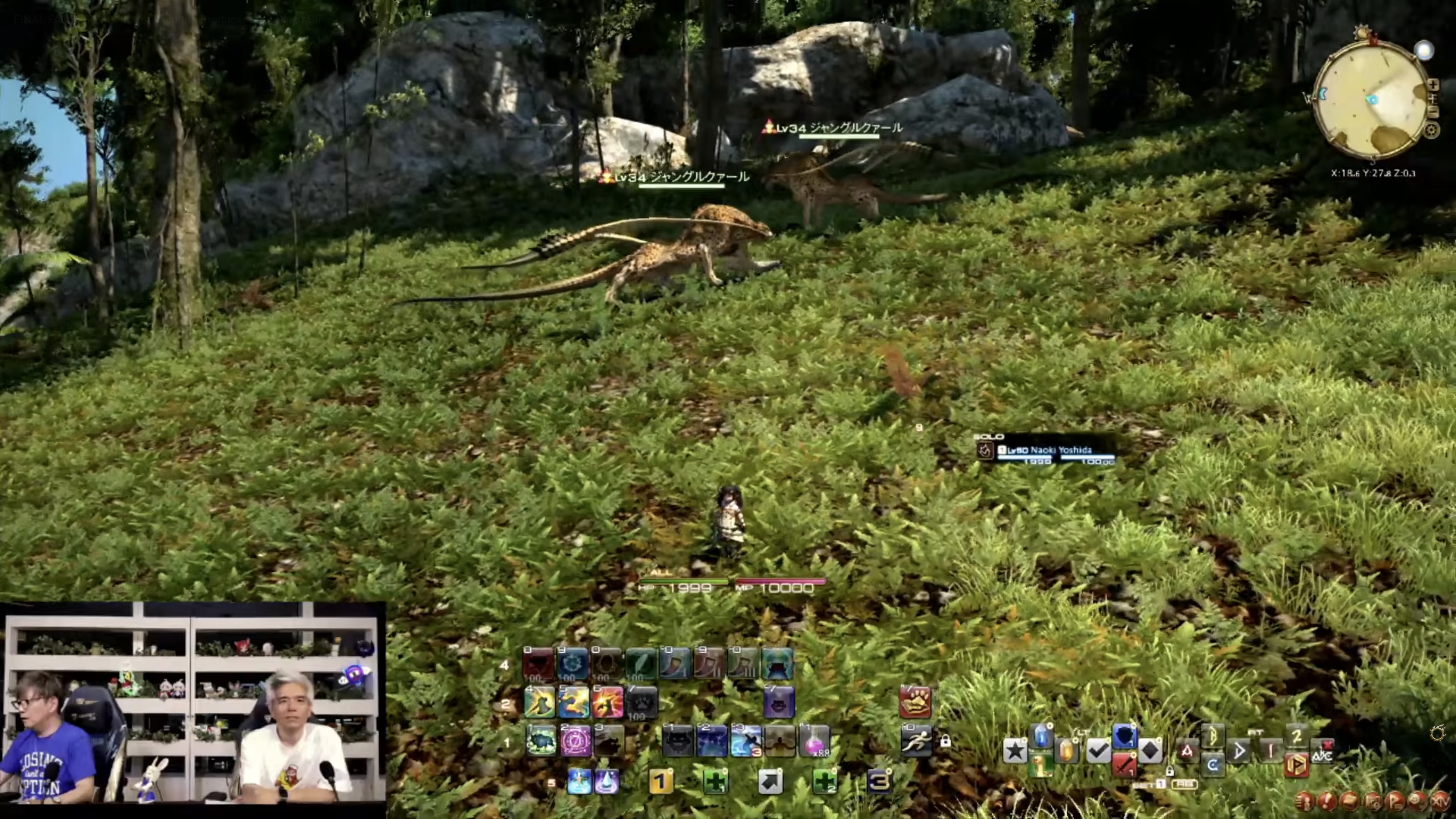This screenshot has height=819, width=1456.
Task: Open the red paw print book icon
Action: pyautogui.click(x=916, y=702)
